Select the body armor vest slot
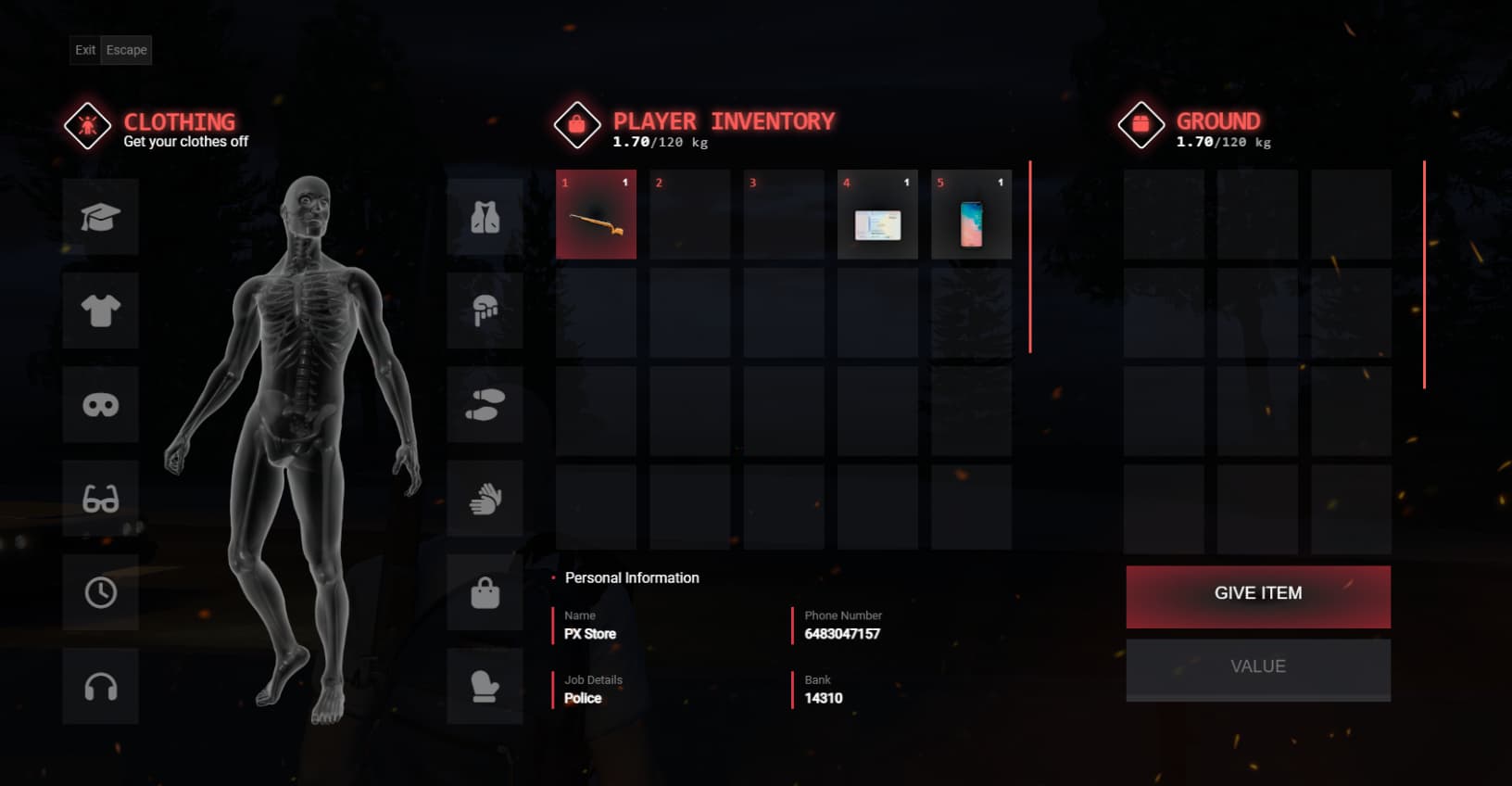Viewport: 1512px width, 786px height. (484, 216)
